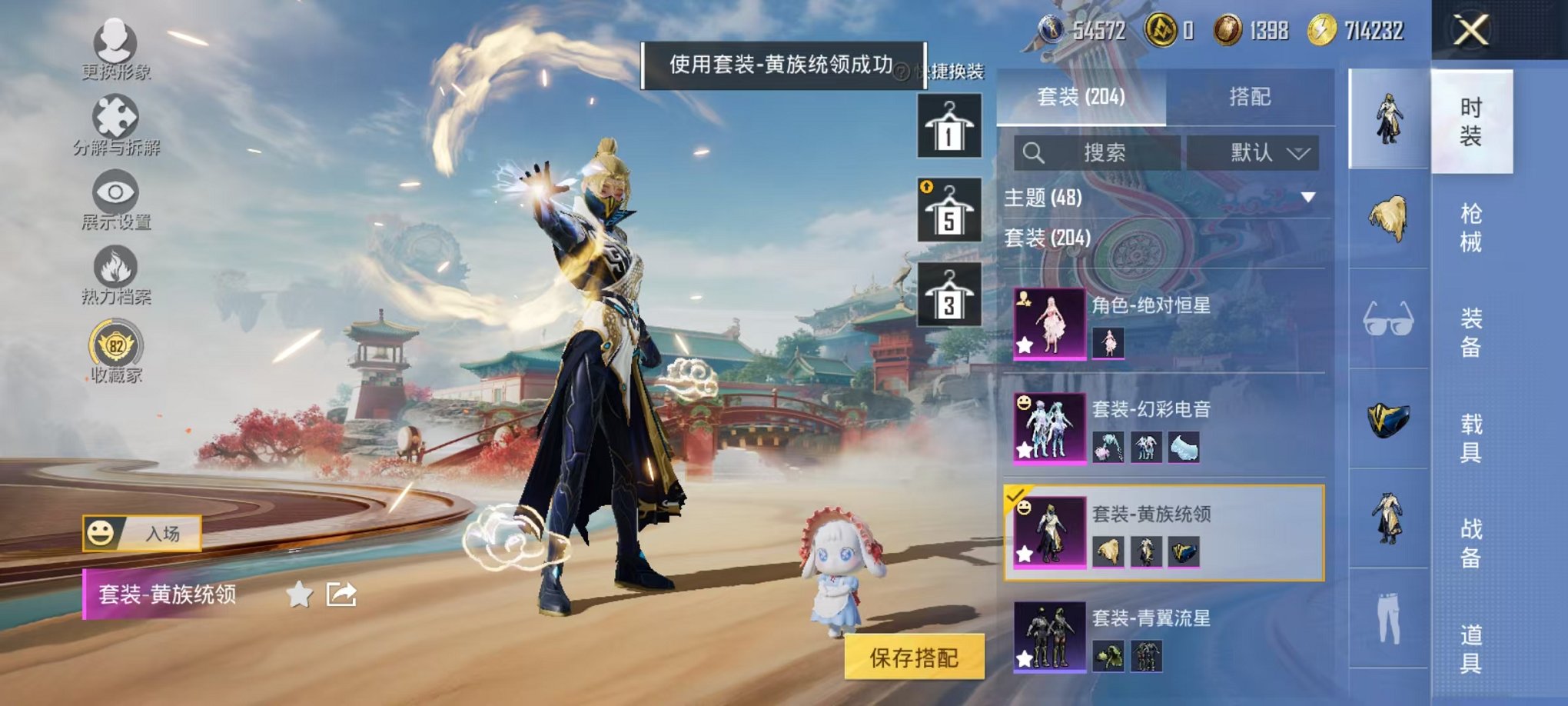The width and height of the screenshot is (1568, 706).
Task: Collapse the 主题 (48) section
Action: (1308, 198)
